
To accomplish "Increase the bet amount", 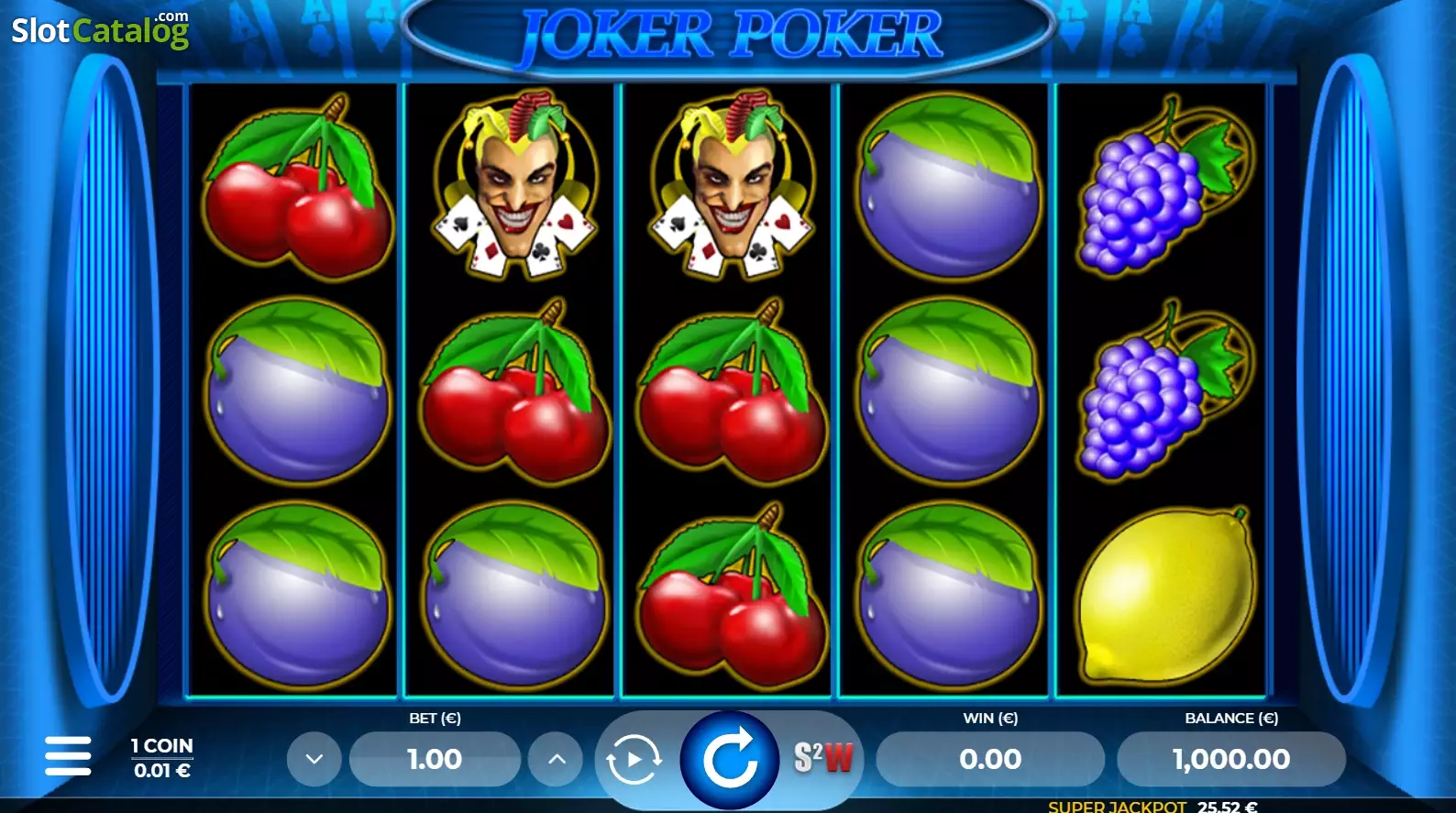I will click(x=557, y=759).
